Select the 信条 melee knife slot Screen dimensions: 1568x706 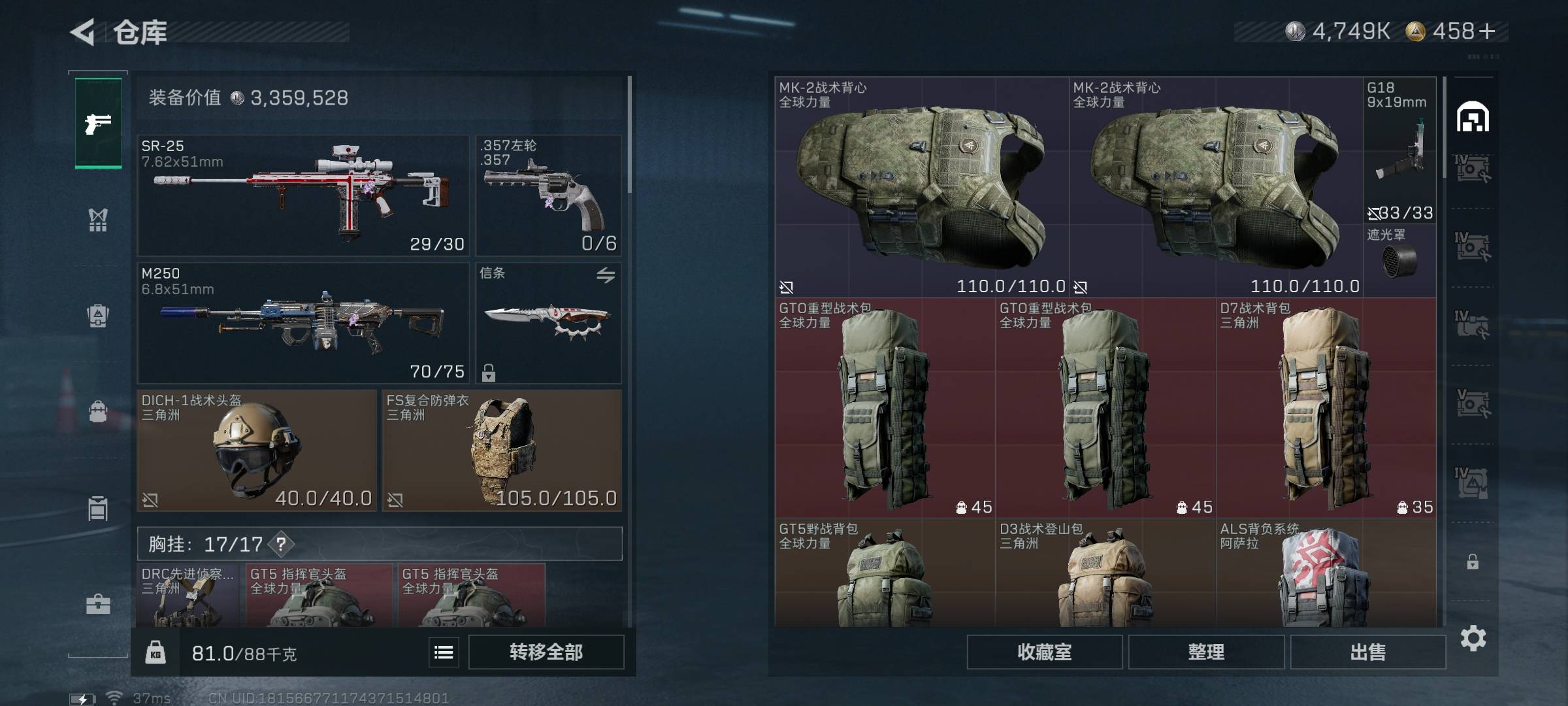pos(548,322)
